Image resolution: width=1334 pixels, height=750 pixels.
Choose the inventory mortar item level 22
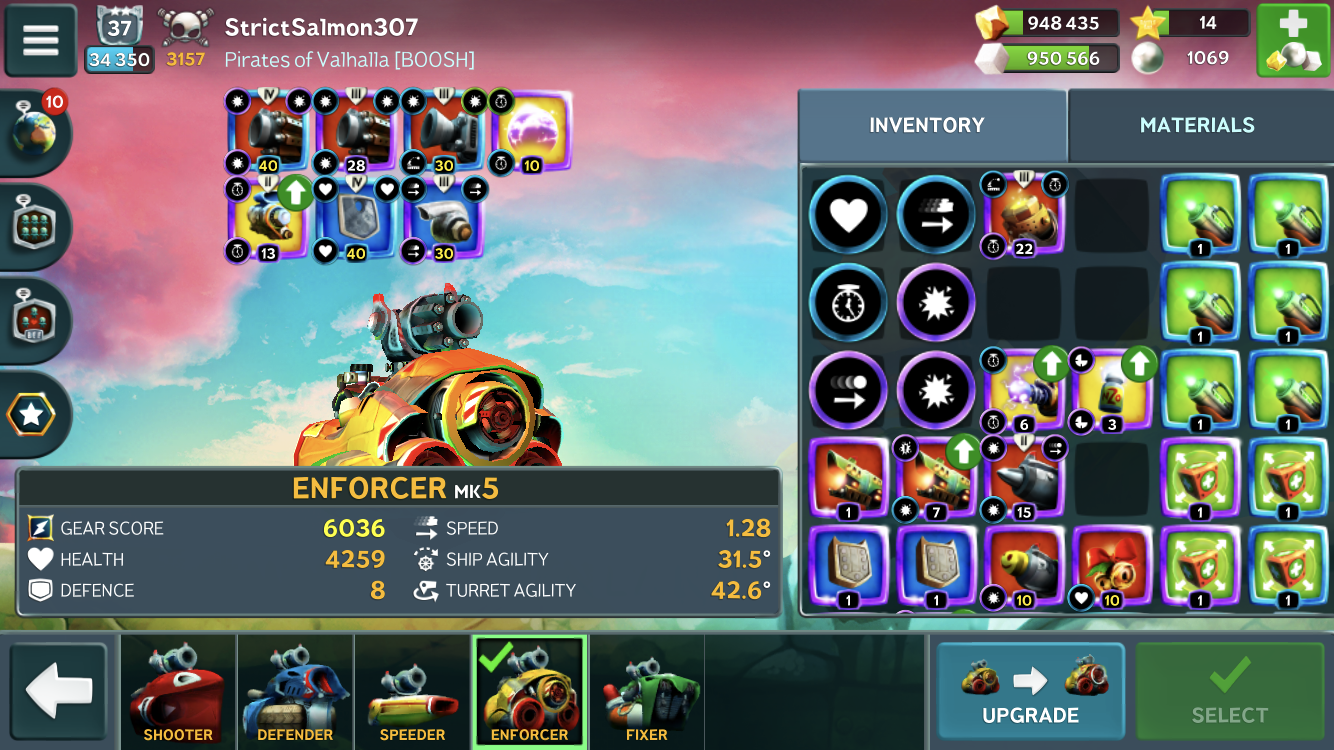(1024, 214)
